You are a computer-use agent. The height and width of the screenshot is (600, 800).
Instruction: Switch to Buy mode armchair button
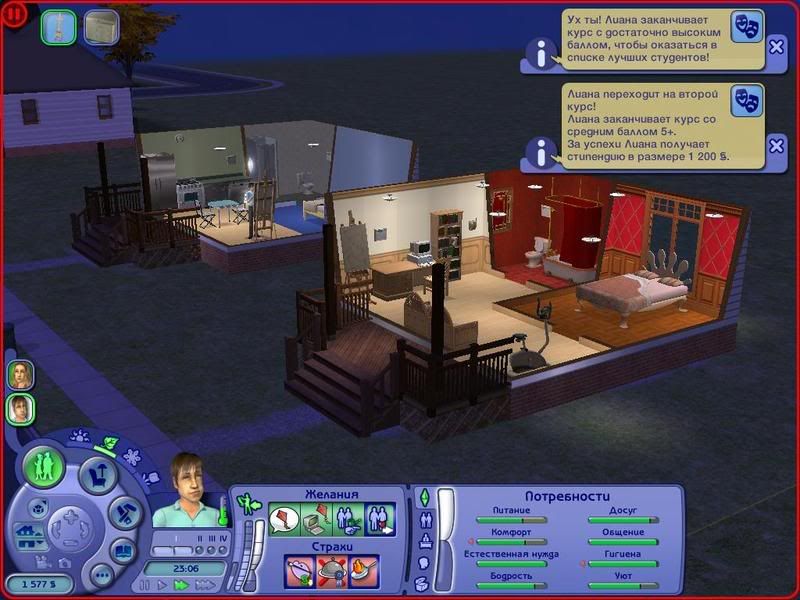[x=98, y=472]
